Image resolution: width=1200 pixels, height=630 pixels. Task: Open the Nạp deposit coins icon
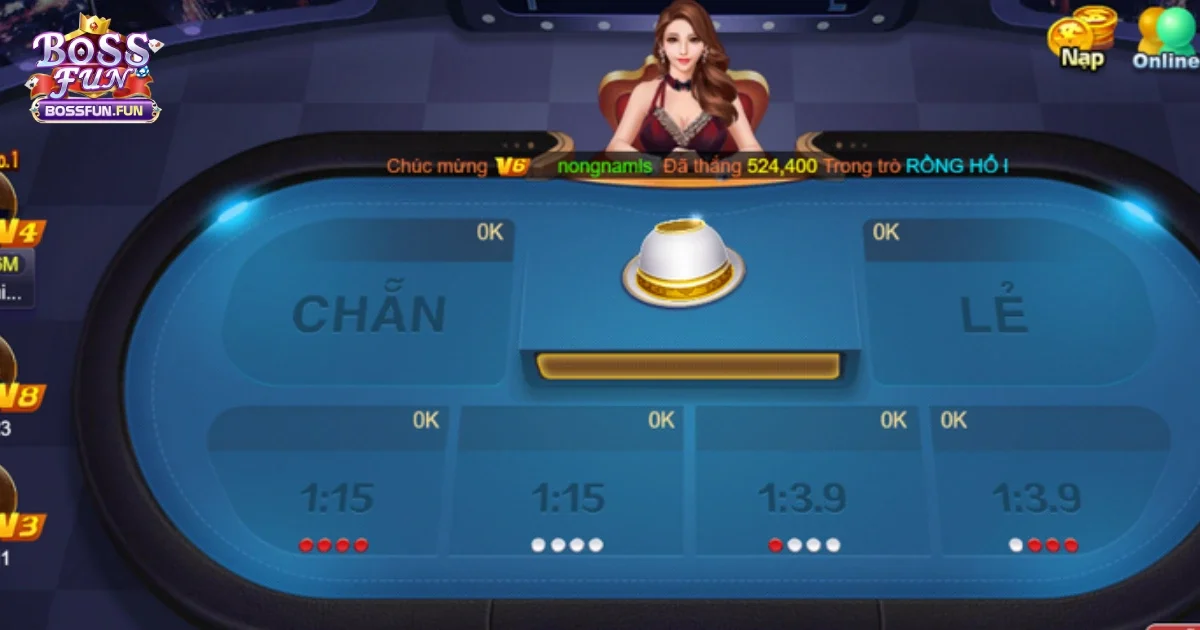pyautogui.click(x=1081, y=37)
